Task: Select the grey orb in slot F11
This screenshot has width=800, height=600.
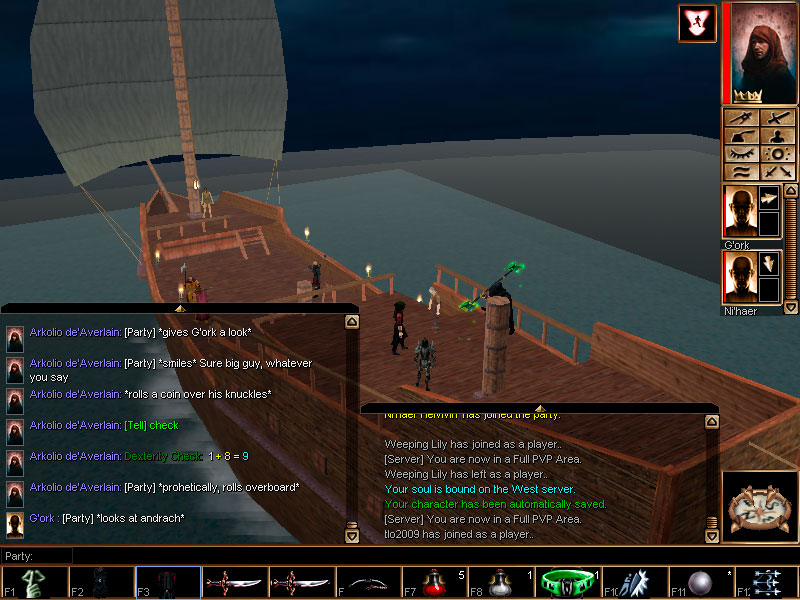Action: [700, 582]
